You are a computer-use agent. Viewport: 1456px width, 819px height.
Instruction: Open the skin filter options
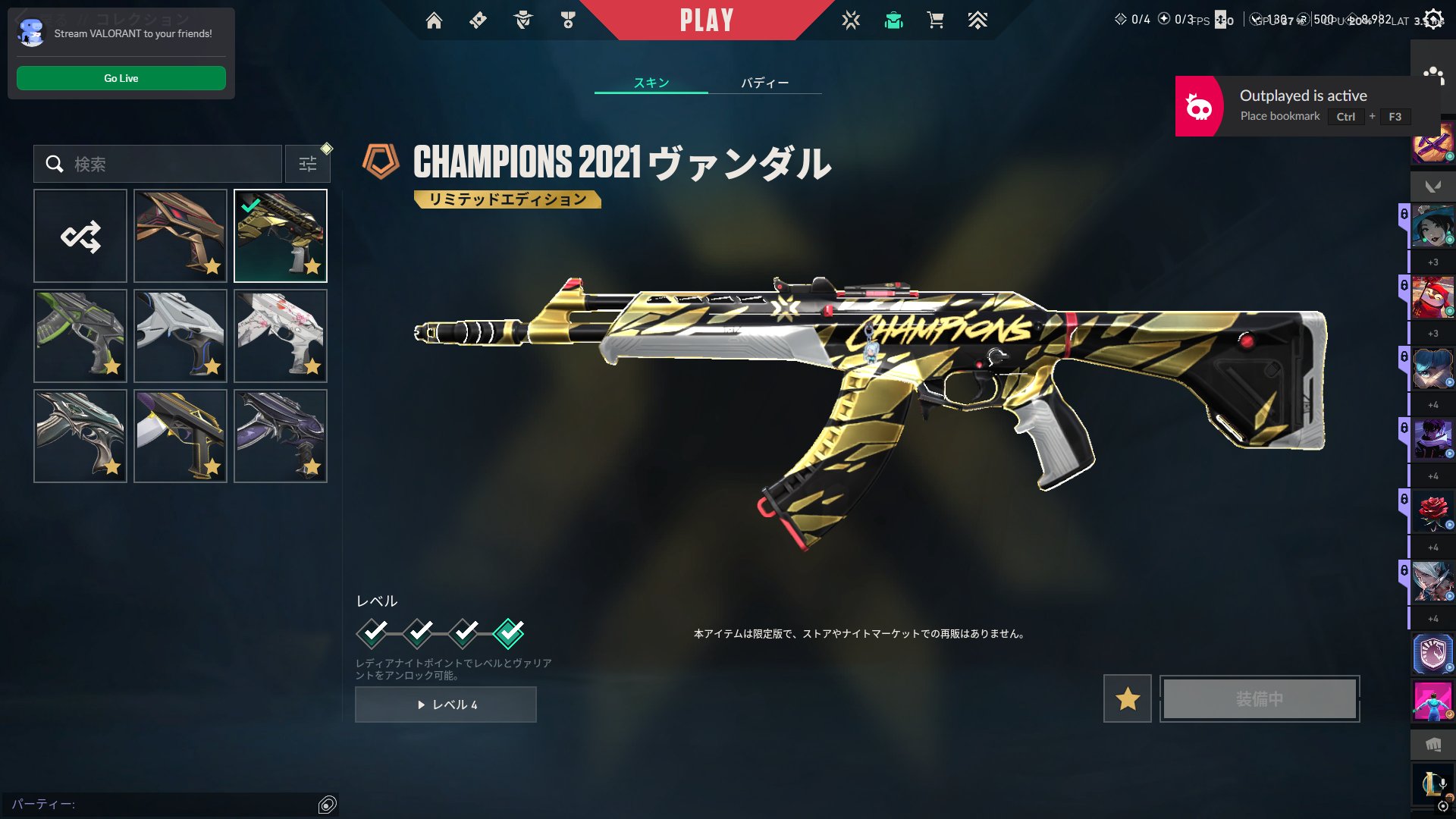click(308, 164)
